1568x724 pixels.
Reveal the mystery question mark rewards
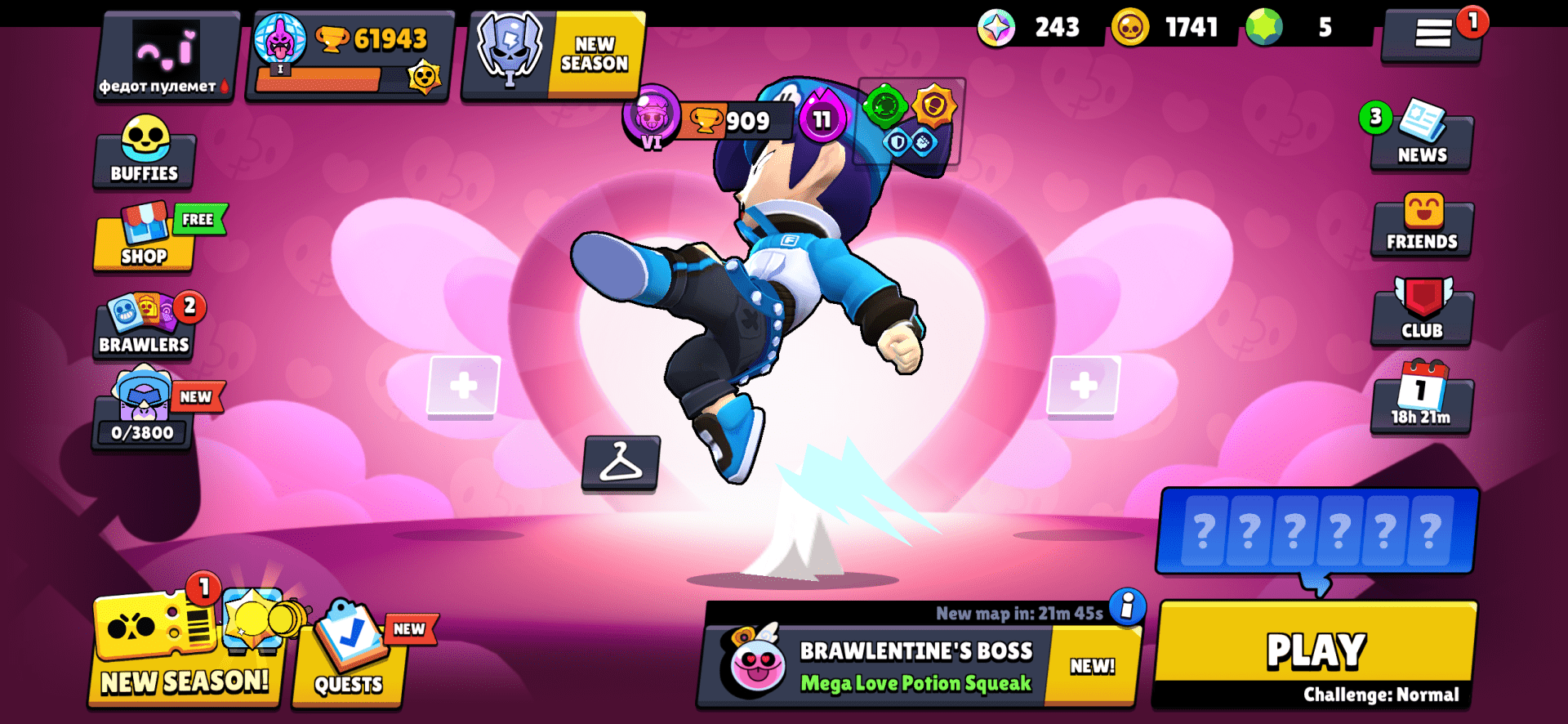click(1317, 531)
